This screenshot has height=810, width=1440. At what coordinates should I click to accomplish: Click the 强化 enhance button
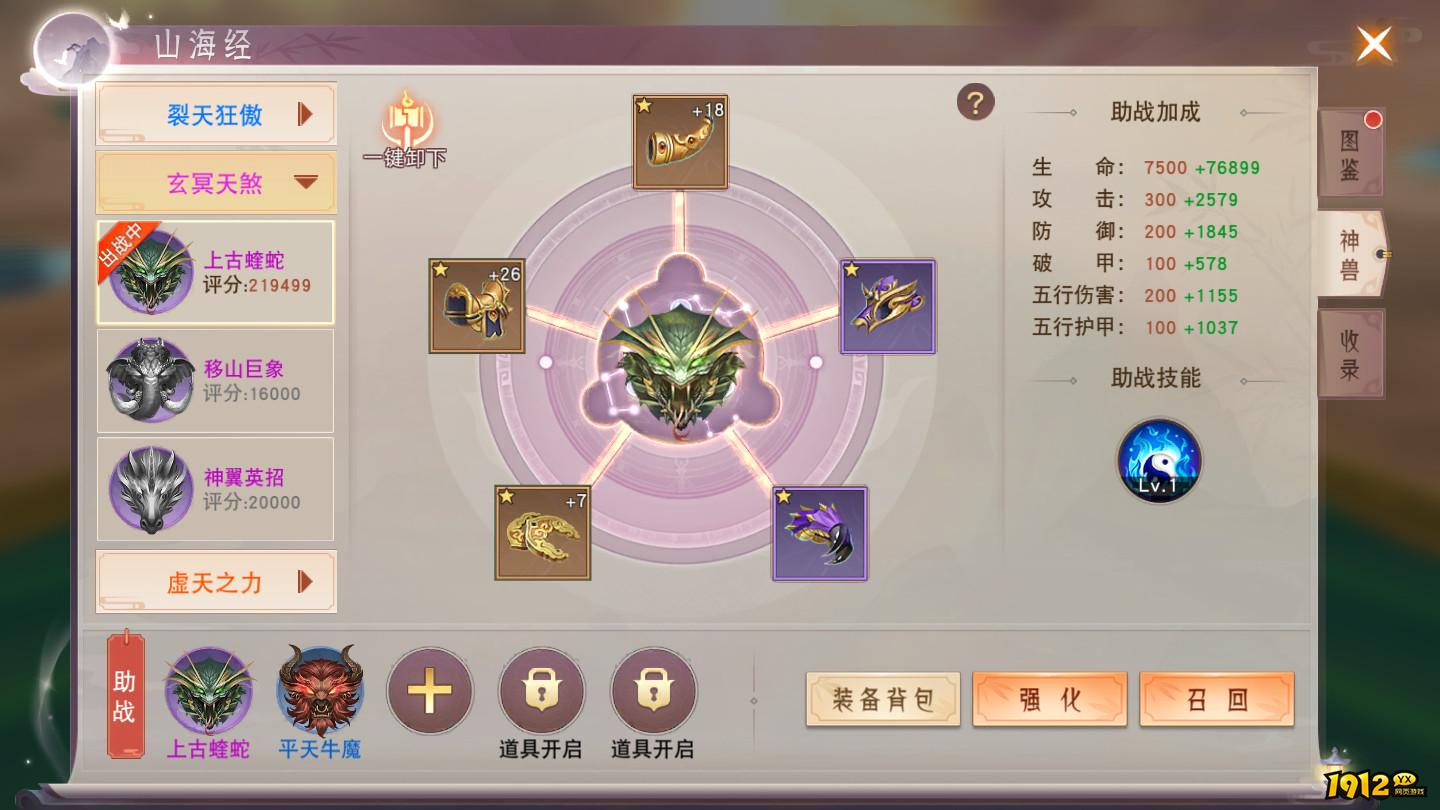(1050, 700)
